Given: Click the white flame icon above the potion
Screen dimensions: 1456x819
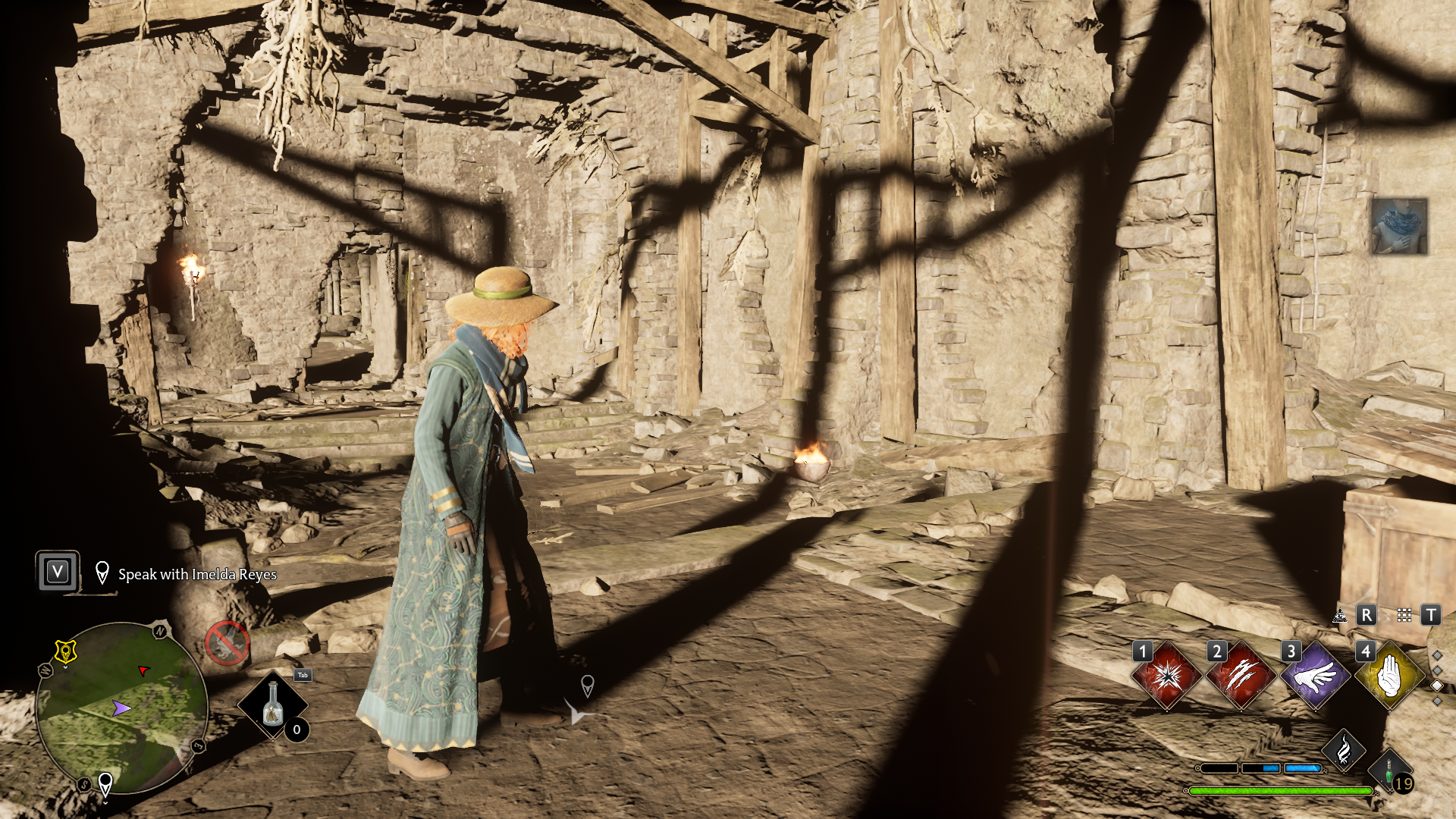Looking at the screenshot, I should click(x=1343, y=751).
